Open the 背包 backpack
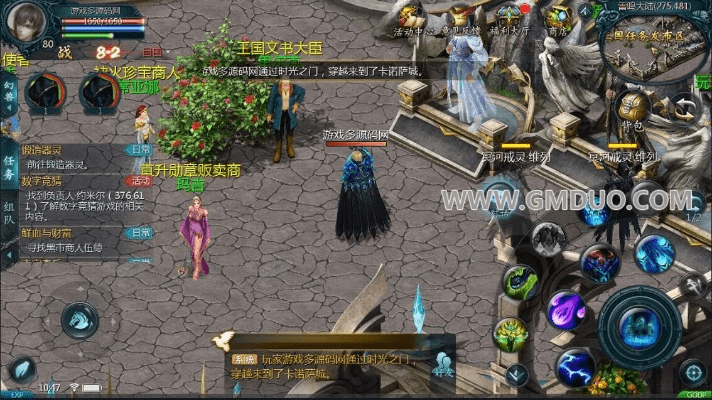The width and height of the screenshot is (712, 400). coord(630,106)
